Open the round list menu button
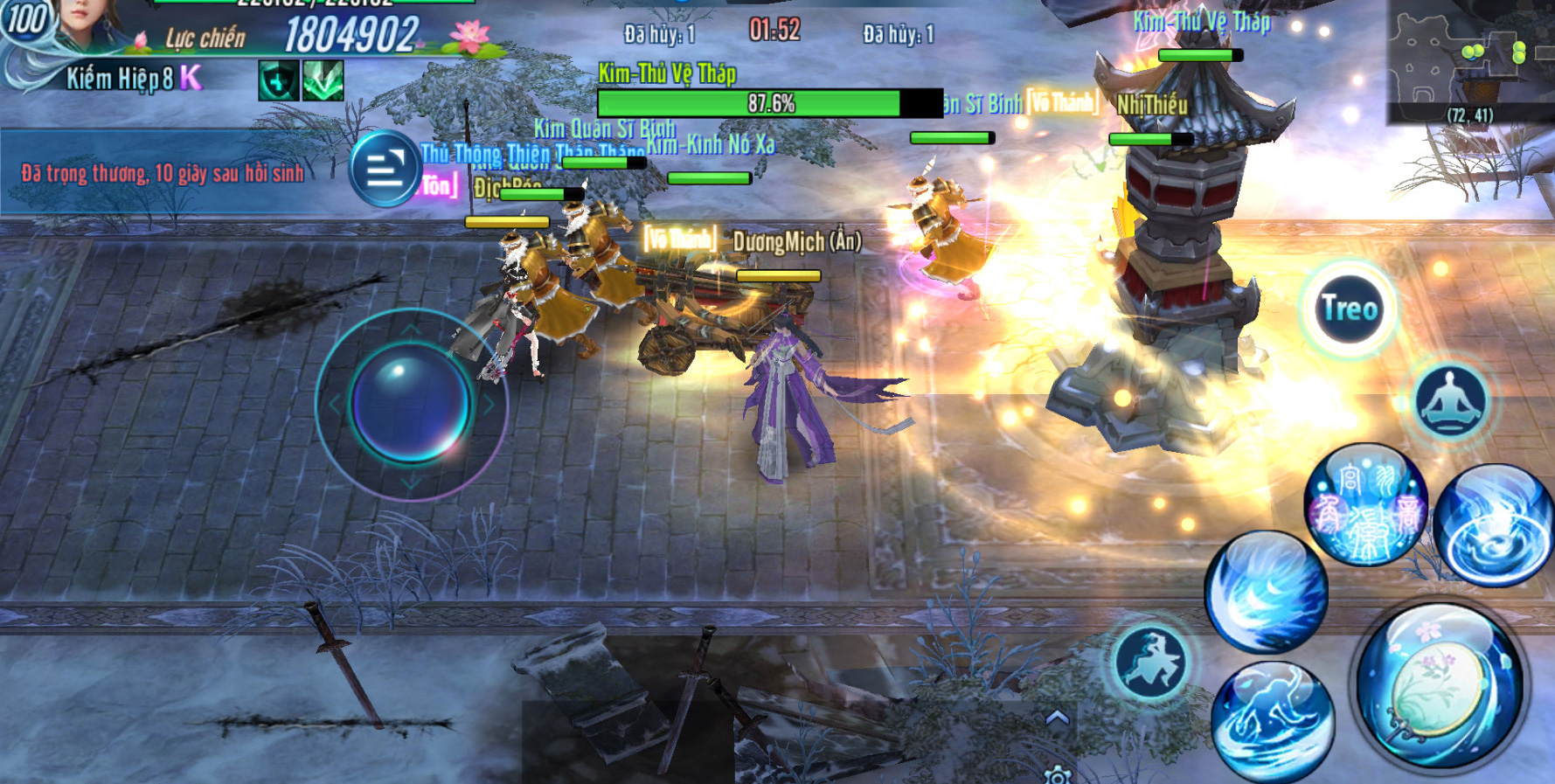This screenshot has height=784, width=1555. (385, 168)
